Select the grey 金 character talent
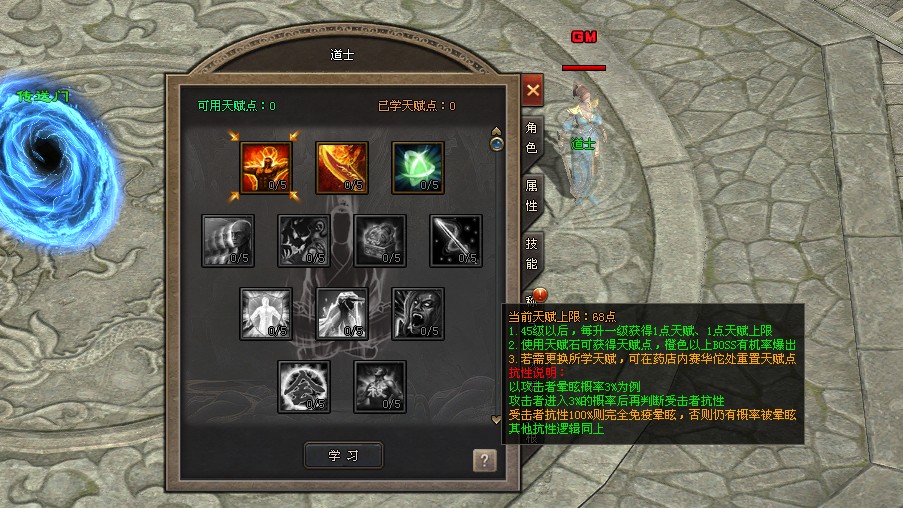 click(x=304, y=386)
